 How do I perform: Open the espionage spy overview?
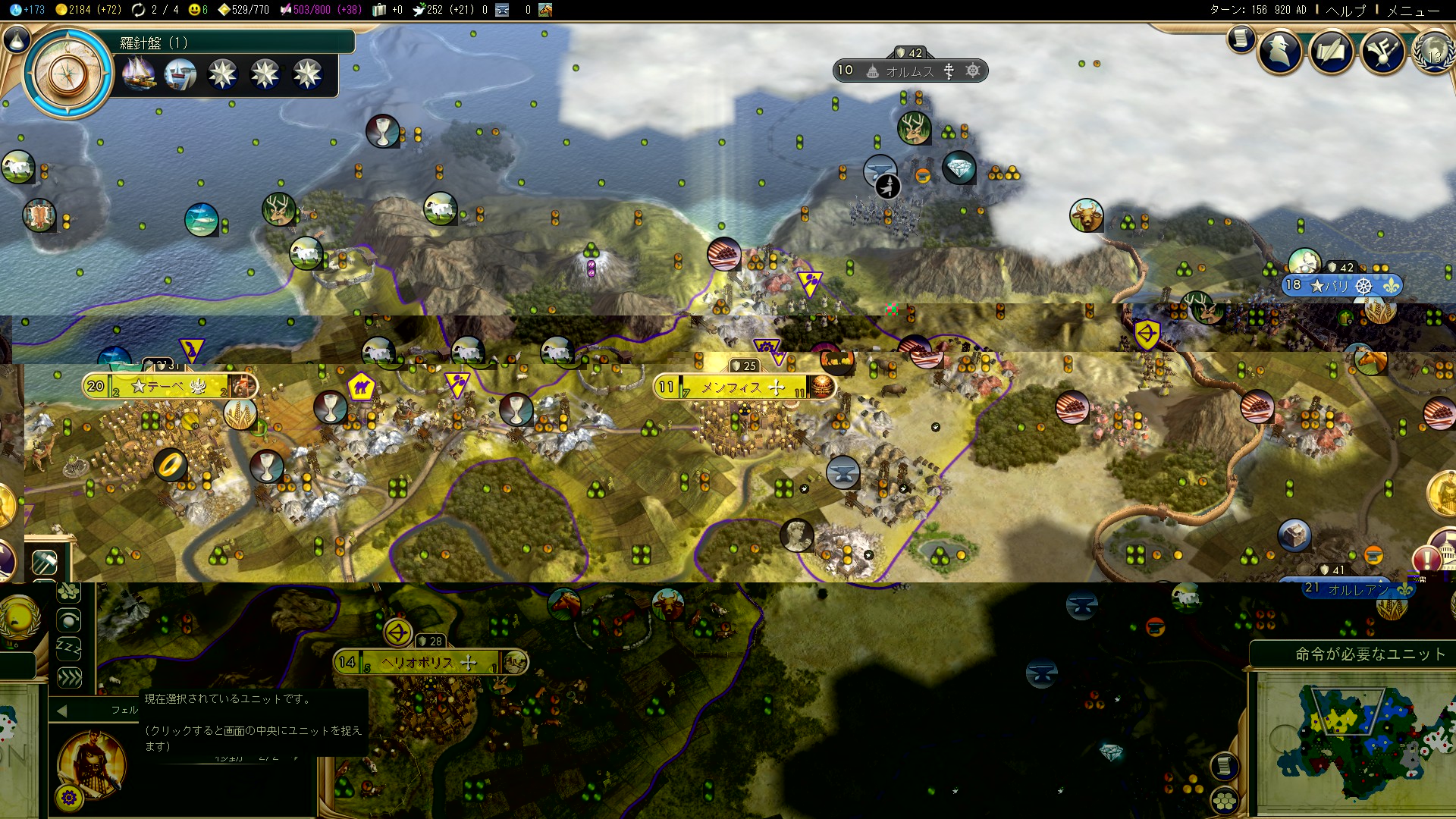point(1280,51)
